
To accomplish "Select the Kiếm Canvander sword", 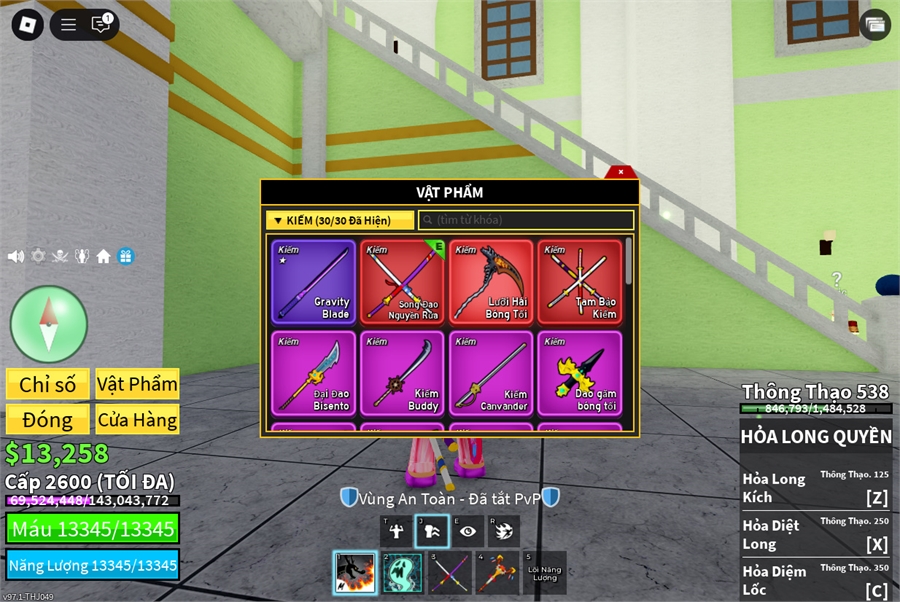I will pos(491,373).
